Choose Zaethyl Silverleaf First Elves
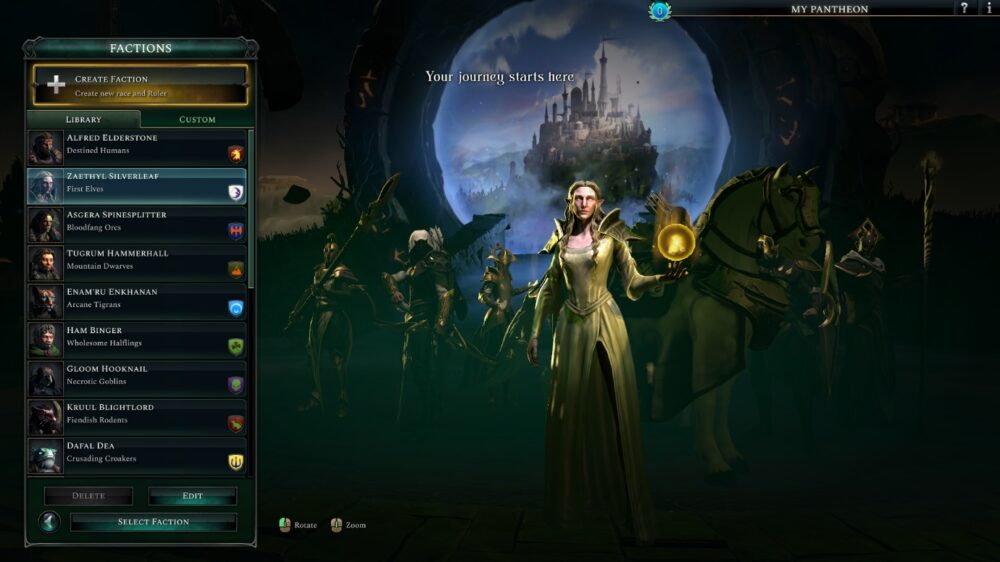This screenshot has width=1000, height=562. [x=137, y=185]
